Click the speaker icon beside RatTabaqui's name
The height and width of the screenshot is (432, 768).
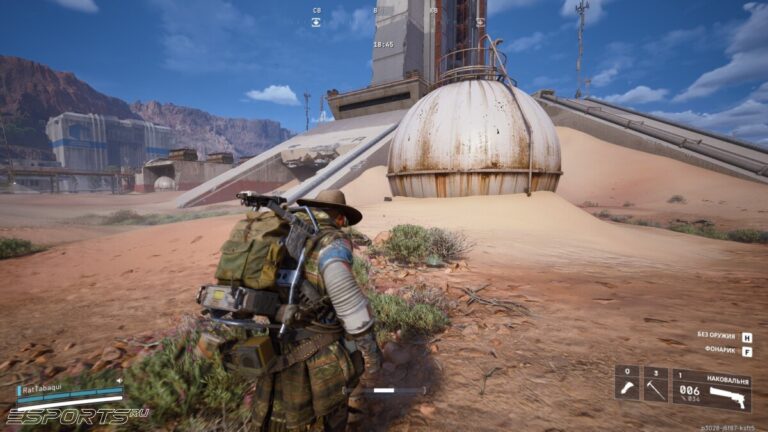point(119,380)
